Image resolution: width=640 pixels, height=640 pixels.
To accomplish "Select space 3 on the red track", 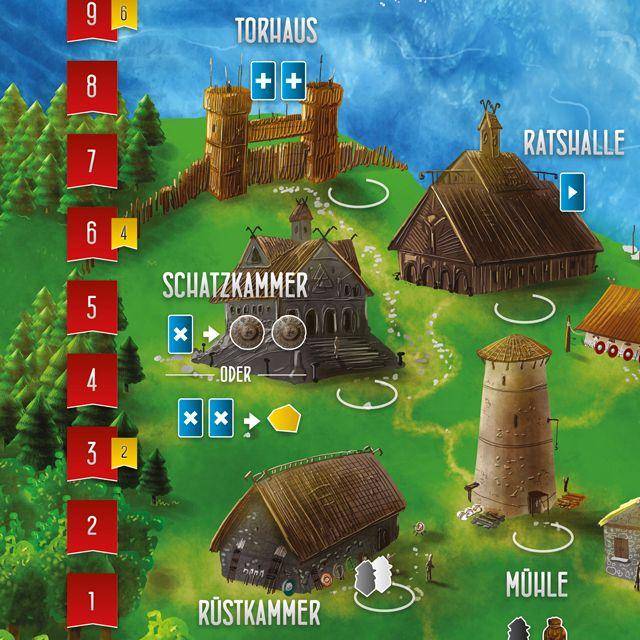I will (92, 454).
